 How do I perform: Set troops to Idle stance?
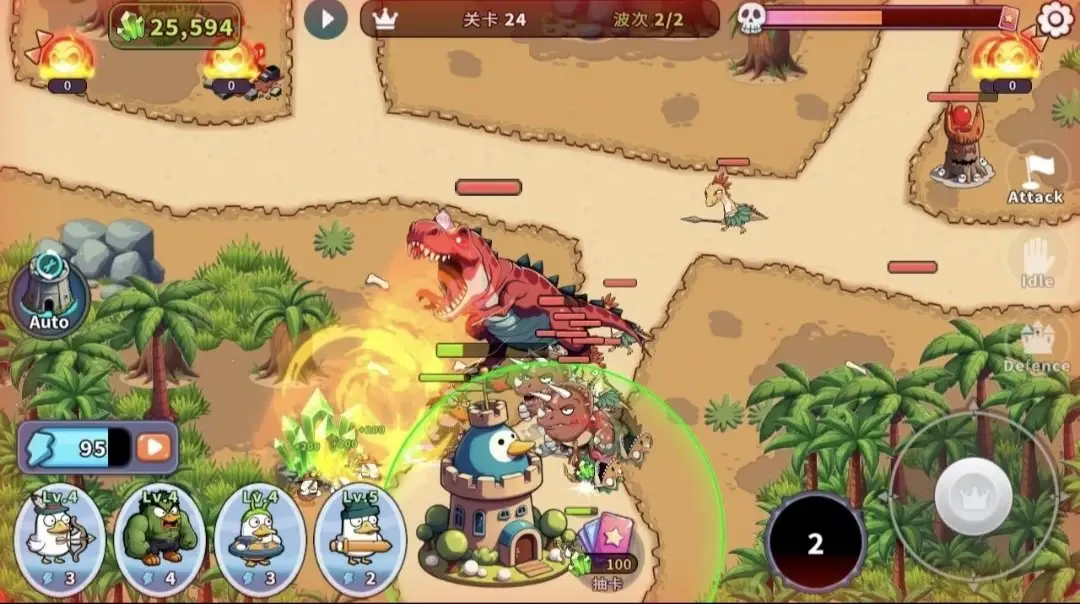[1037, 262]
